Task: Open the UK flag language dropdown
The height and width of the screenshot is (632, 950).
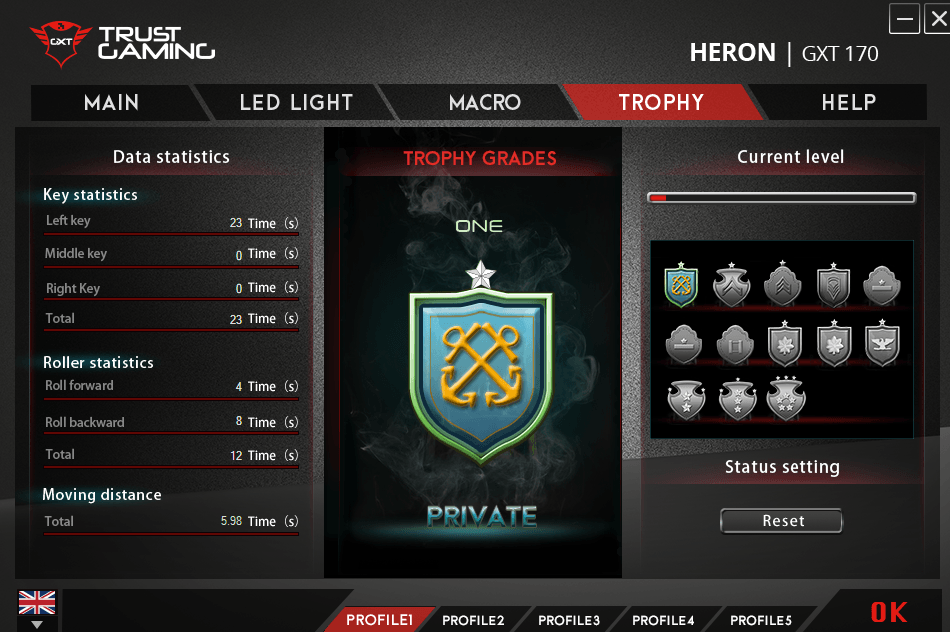Action: (37, 609)
